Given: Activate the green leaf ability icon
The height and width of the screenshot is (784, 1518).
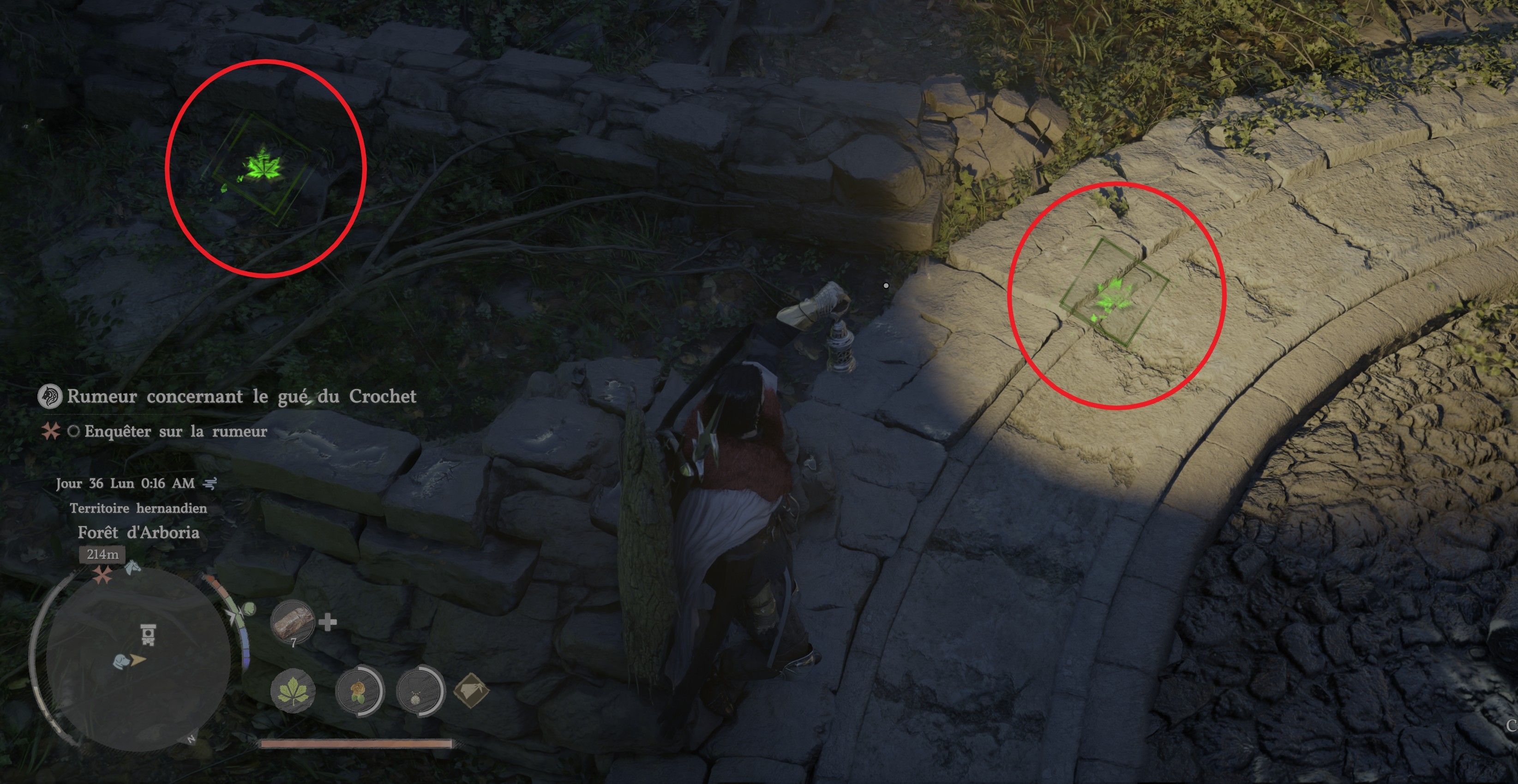Looking at the screenshot, I should click(x=293, y=691).
